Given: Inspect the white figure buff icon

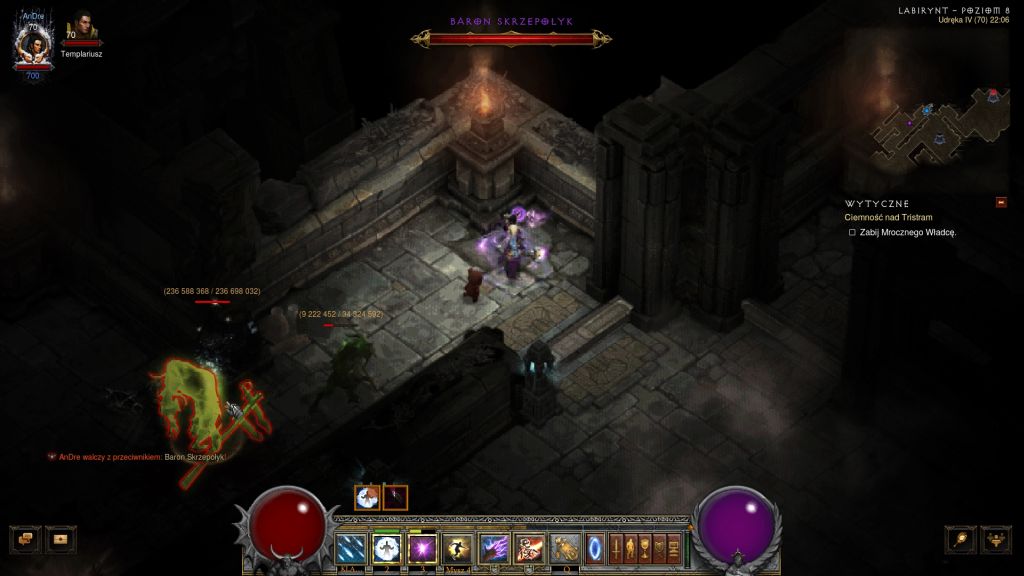Looking at the screenshot, I should point(367,497).
